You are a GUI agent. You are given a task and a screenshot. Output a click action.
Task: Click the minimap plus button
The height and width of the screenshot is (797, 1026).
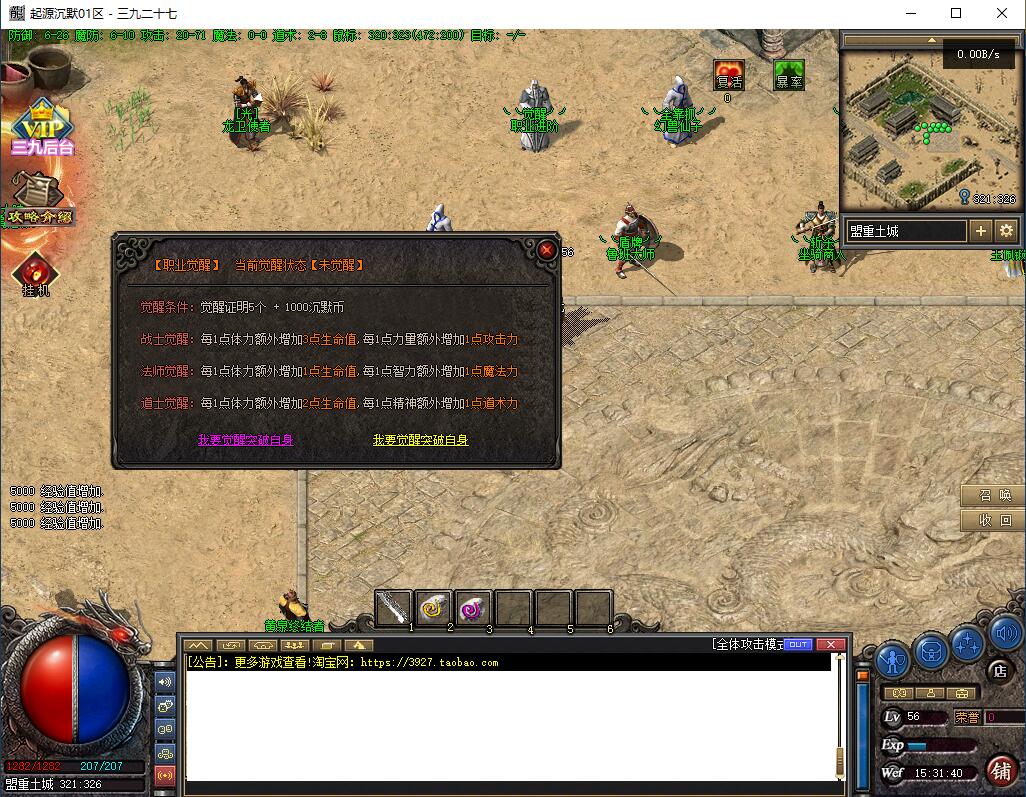[x=981, y=231]
